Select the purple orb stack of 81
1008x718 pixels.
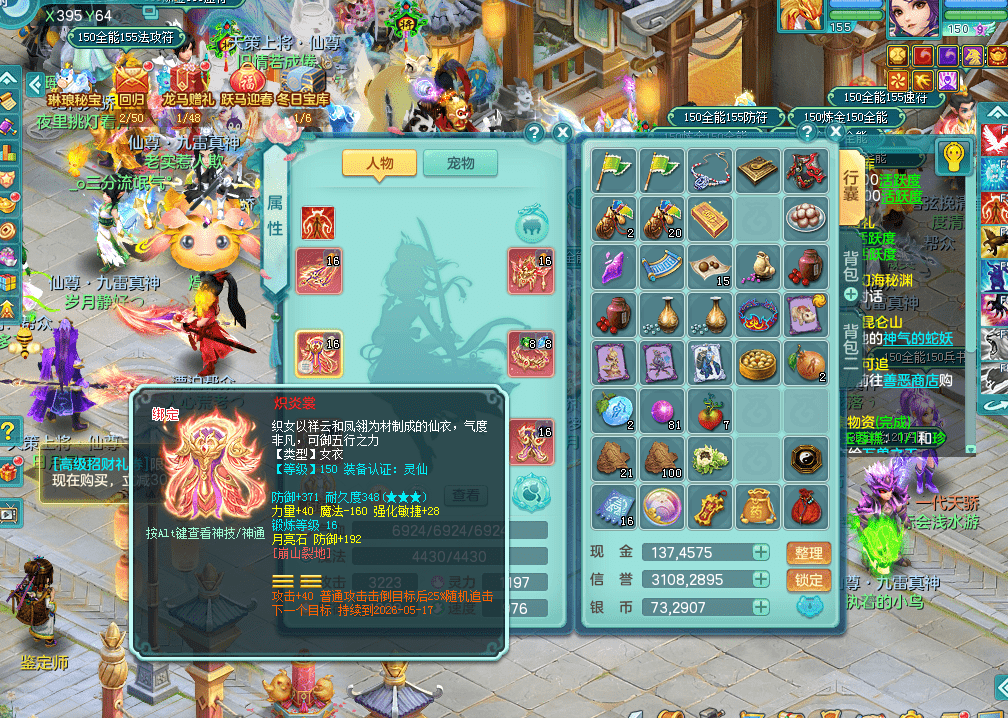point(661,410)
